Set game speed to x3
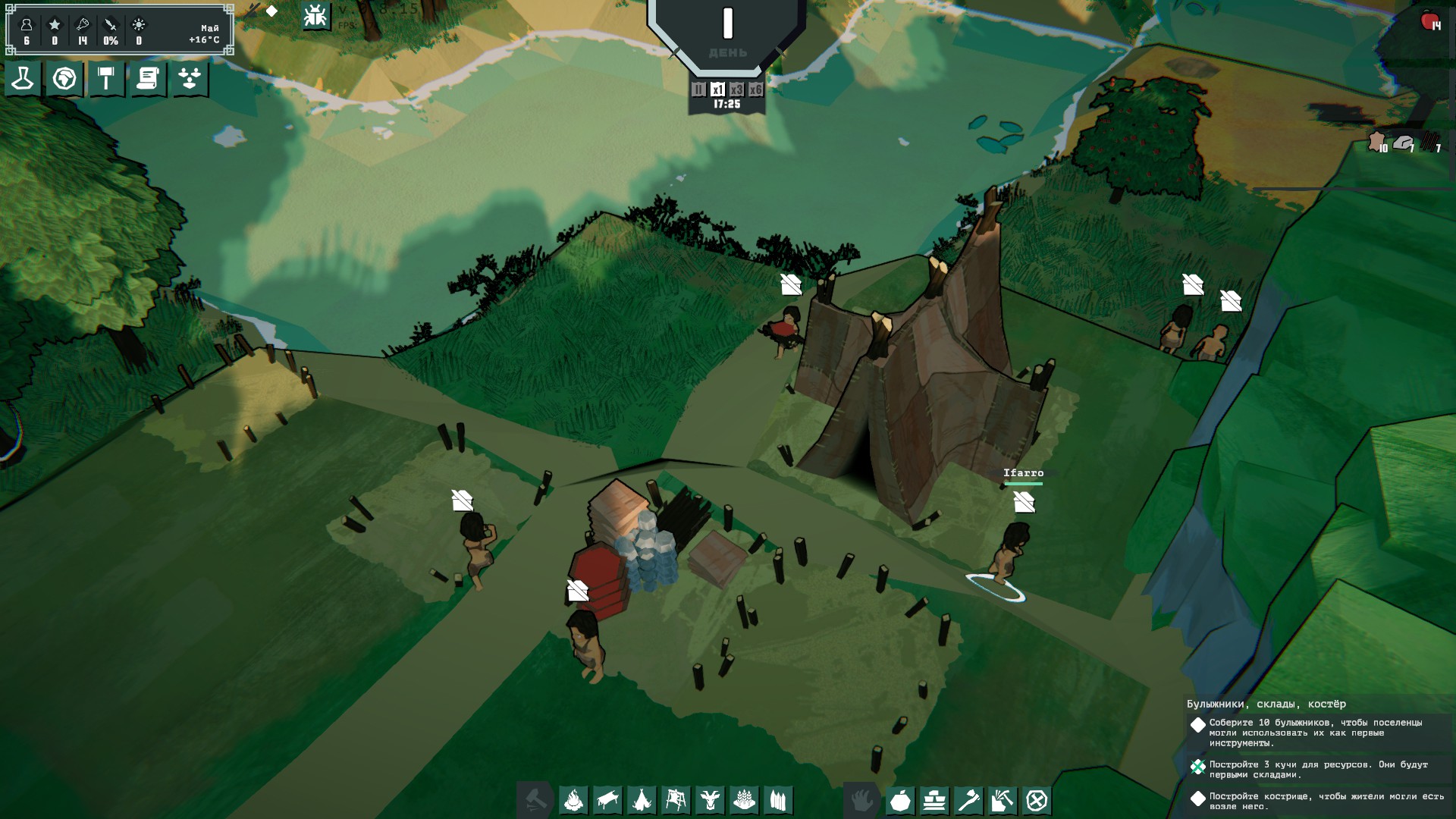Image resolution: width=1456 pixels, height=819 pixels. tap(736, 89)
